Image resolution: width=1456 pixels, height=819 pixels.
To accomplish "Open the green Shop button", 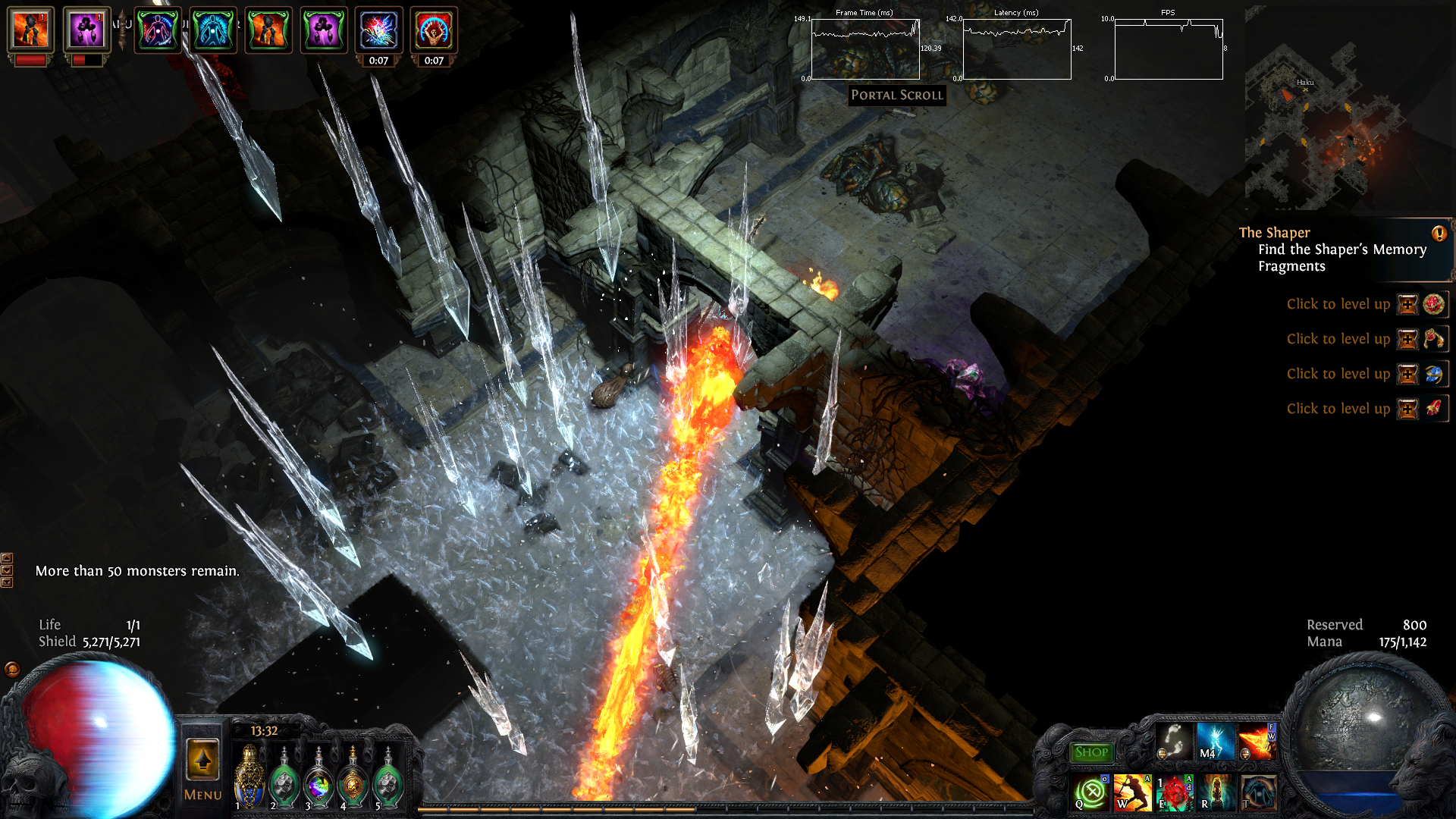I will 1091,752.
